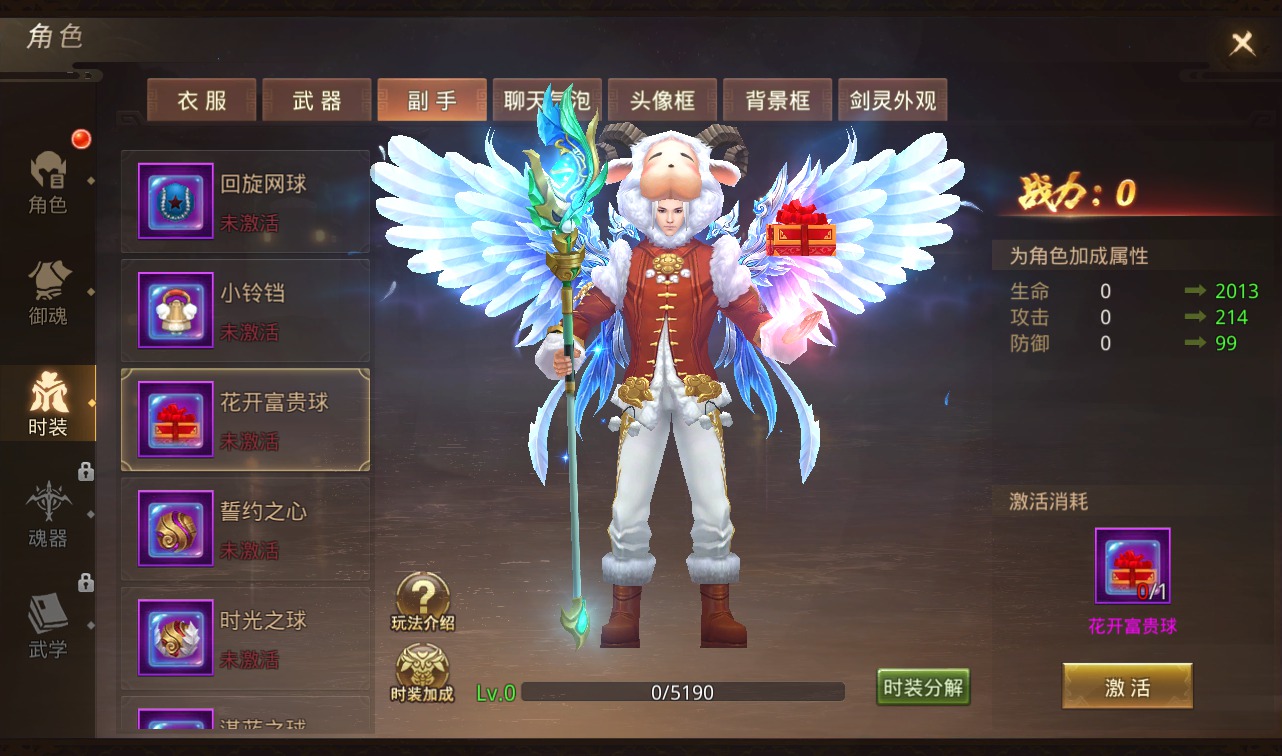Open the 时装加成 bonus icon

tap(422, 673)
